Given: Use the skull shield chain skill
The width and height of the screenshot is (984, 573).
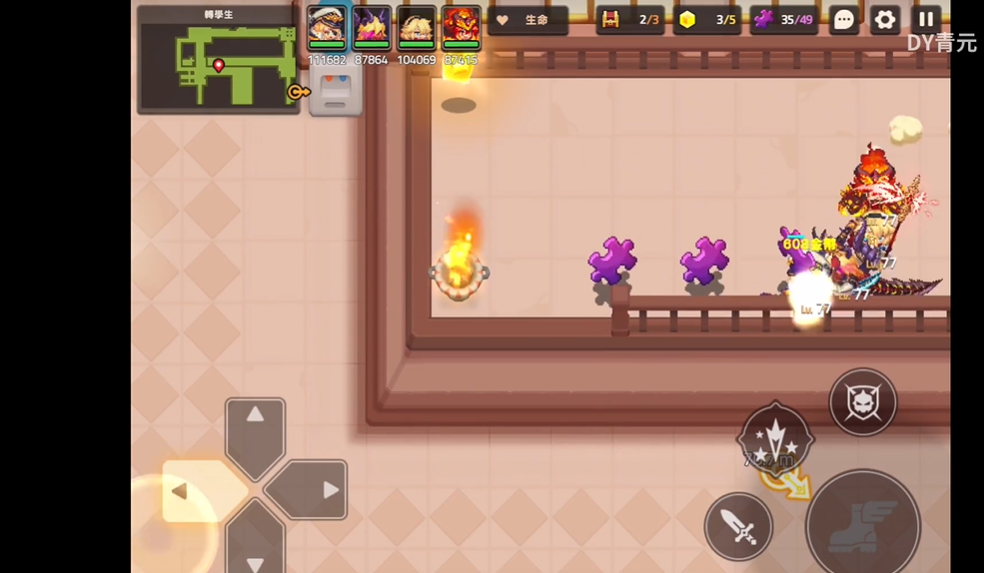Looking at the screenshot, I should (x=862, y=402).
